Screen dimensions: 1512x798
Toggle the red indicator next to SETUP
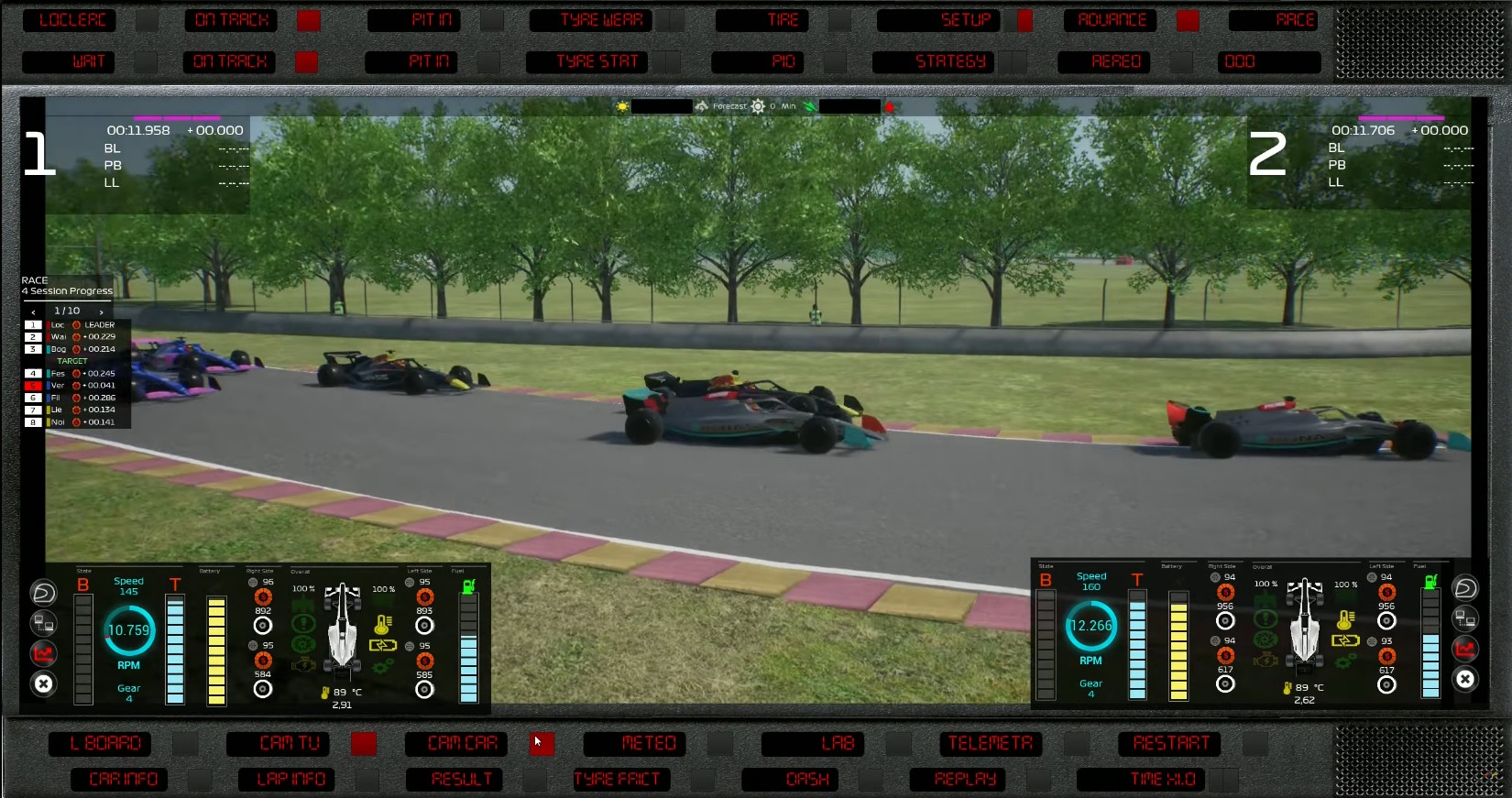1024,20
